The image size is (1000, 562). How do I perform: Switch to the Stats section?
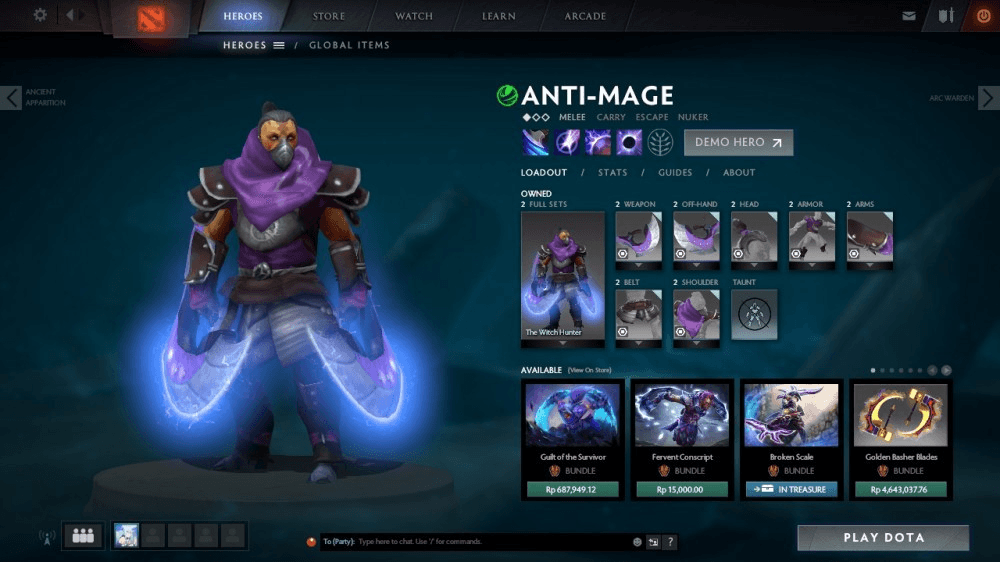point(613,173)
